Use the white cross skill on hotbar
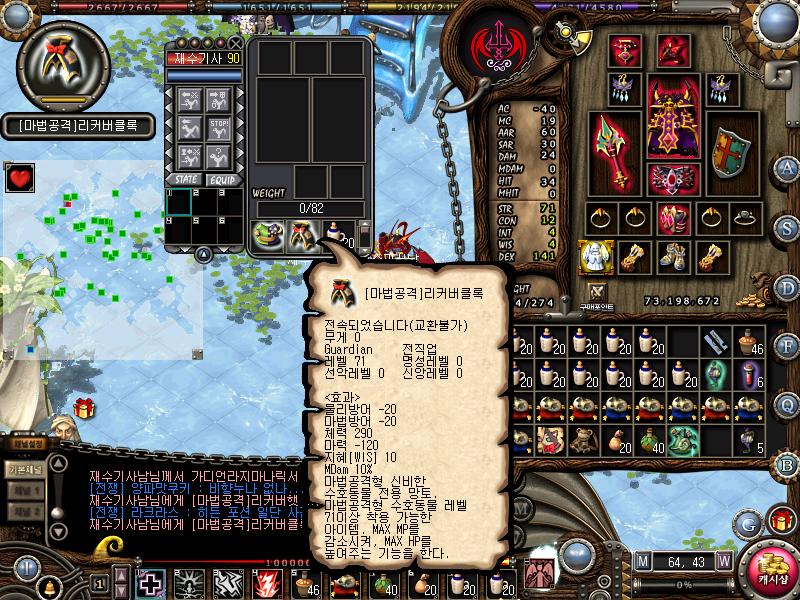The height and width of the screenshot is (600, 800). (x=152, y=583)
